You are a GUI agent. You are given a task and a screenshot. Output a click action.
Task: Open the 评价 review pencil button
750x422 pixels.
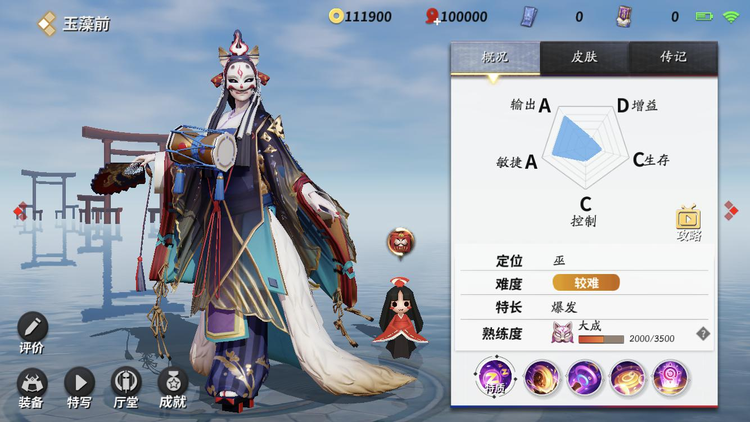pos(32,329)
